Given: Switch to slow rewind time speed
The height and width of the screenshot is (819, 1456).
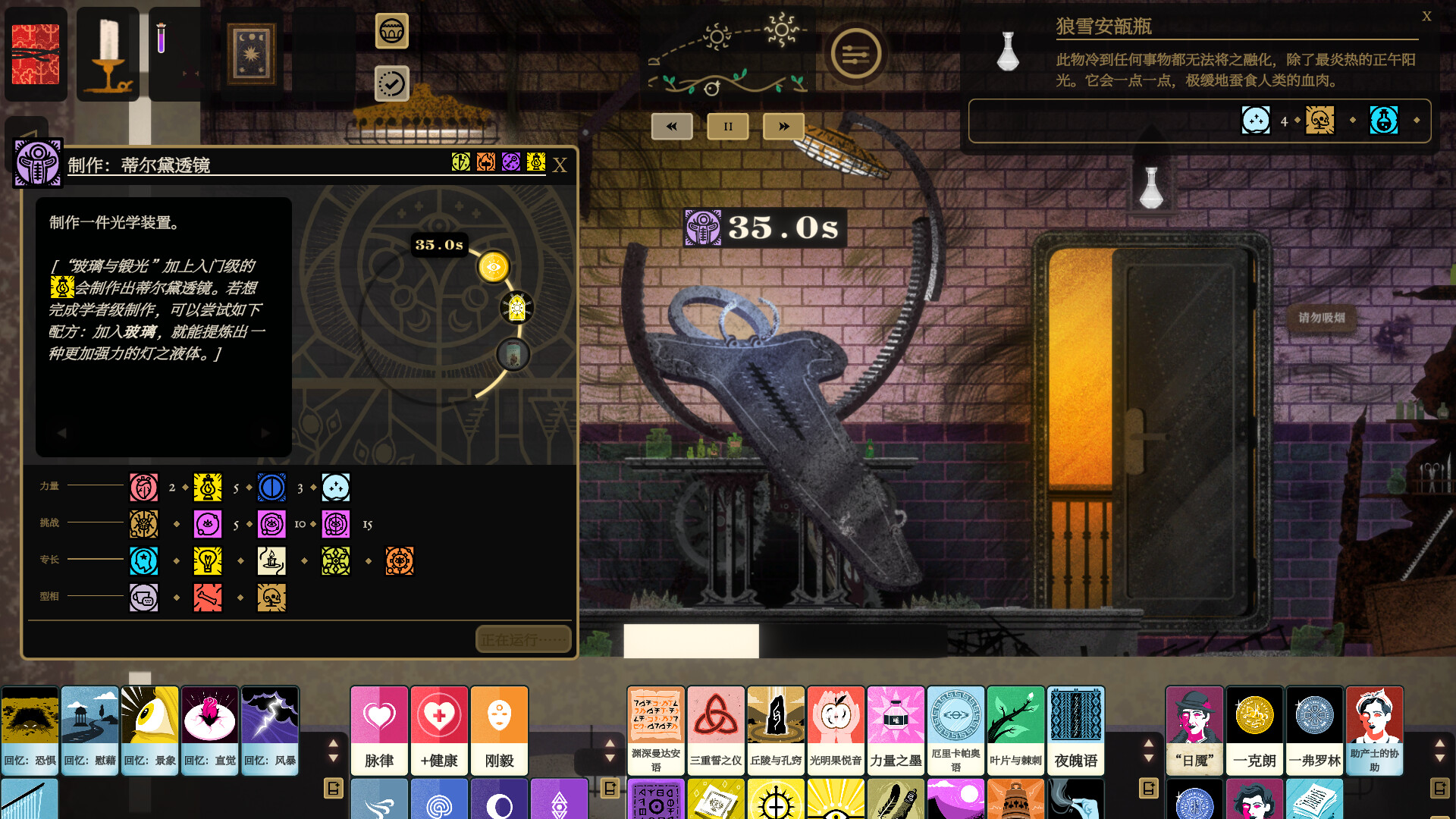Looking at the screenshot, I should click(670, 126).
